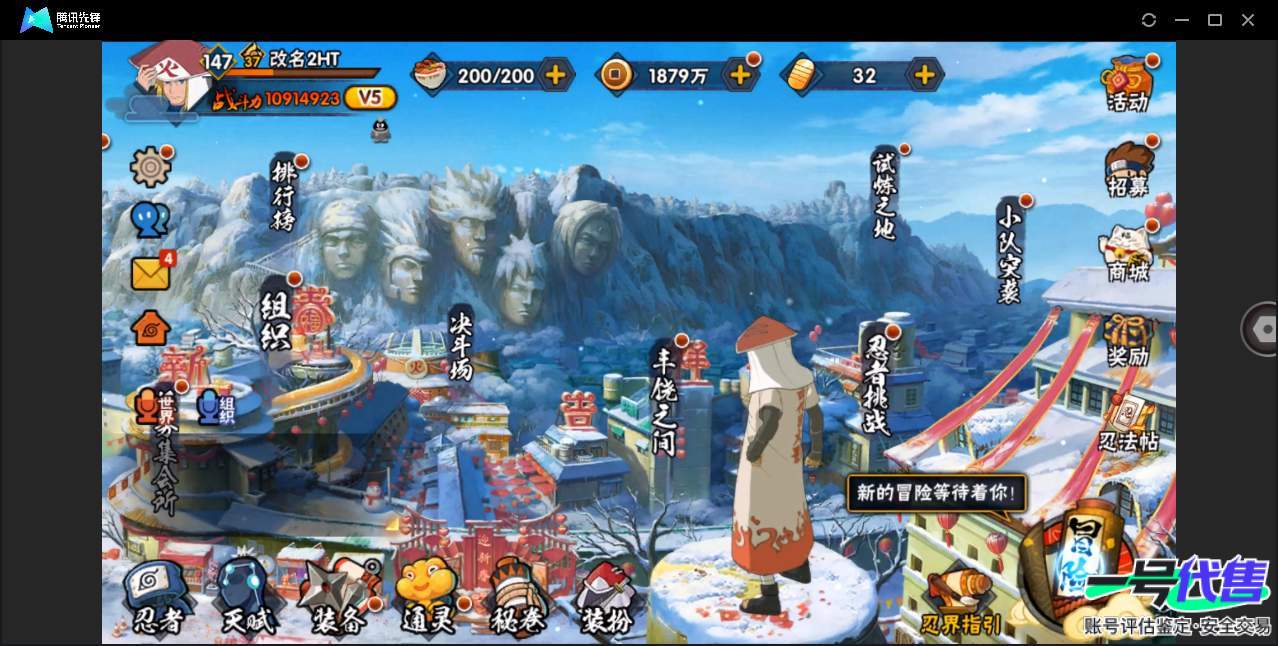The image size is (1278, 646).
Task: Enter the 决斗场 duel arena
Action: point(461,343)
